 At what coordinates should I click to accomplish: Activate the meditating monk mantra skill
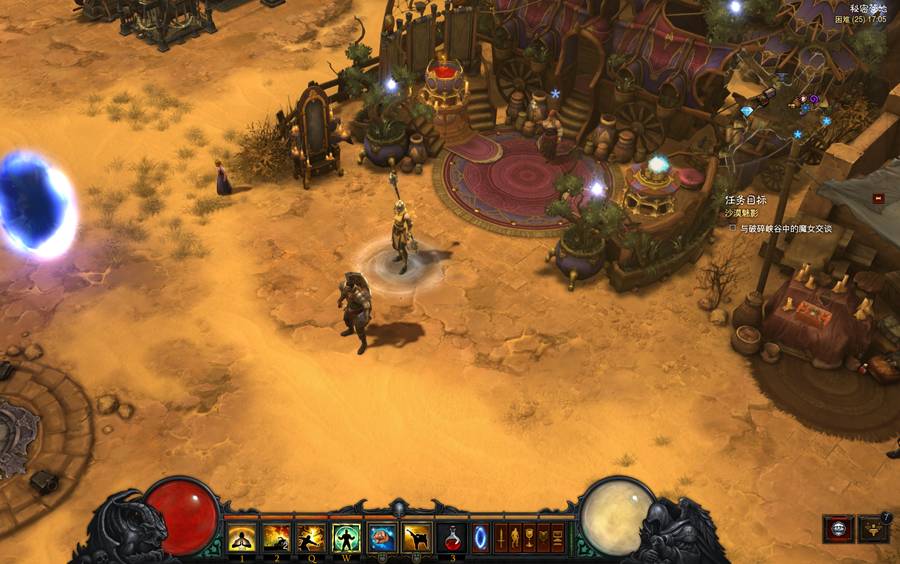(243, 538)
